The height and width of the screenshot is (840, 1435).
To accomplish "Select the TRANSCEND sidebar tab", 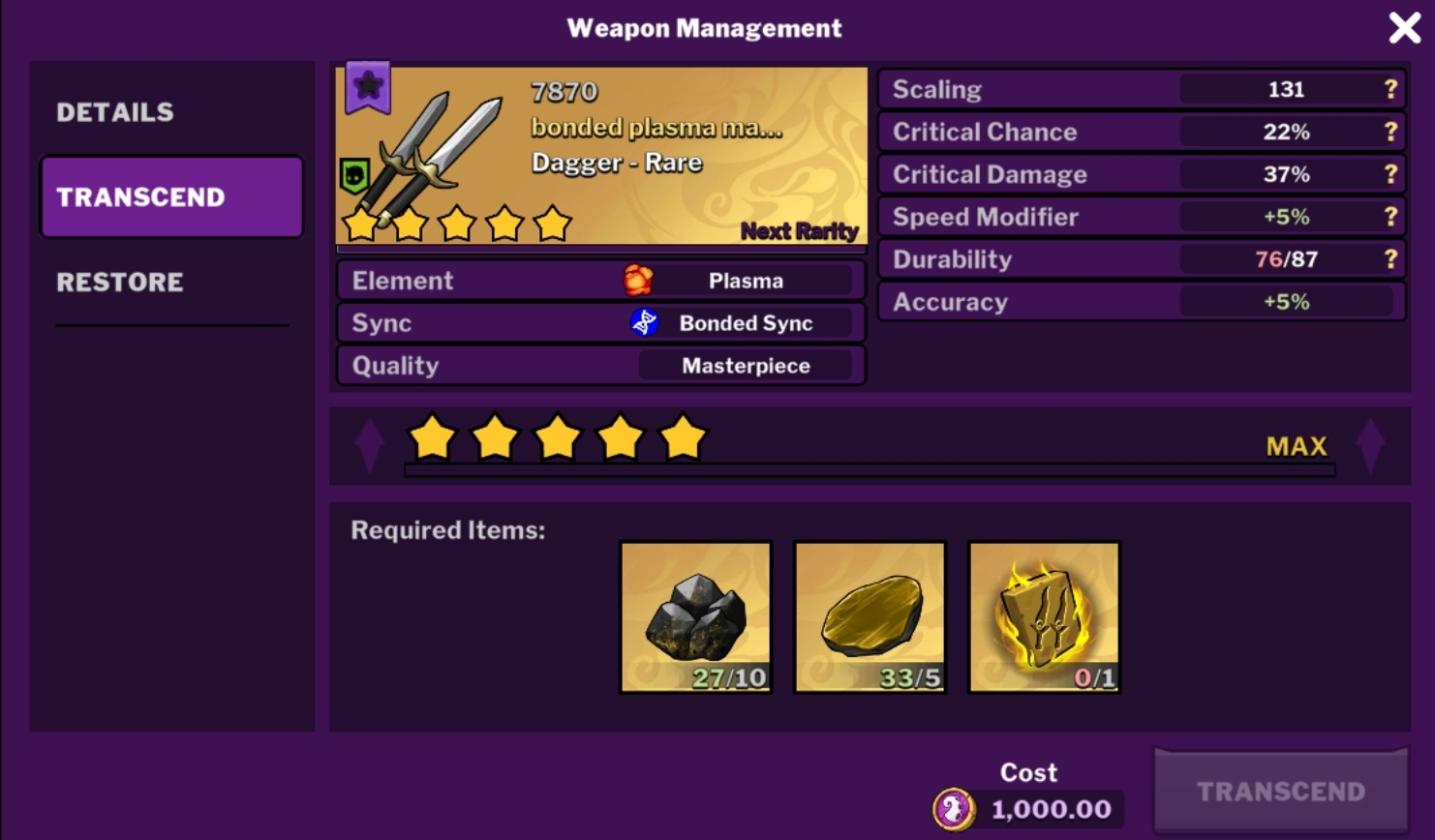I will click(170, 196).
